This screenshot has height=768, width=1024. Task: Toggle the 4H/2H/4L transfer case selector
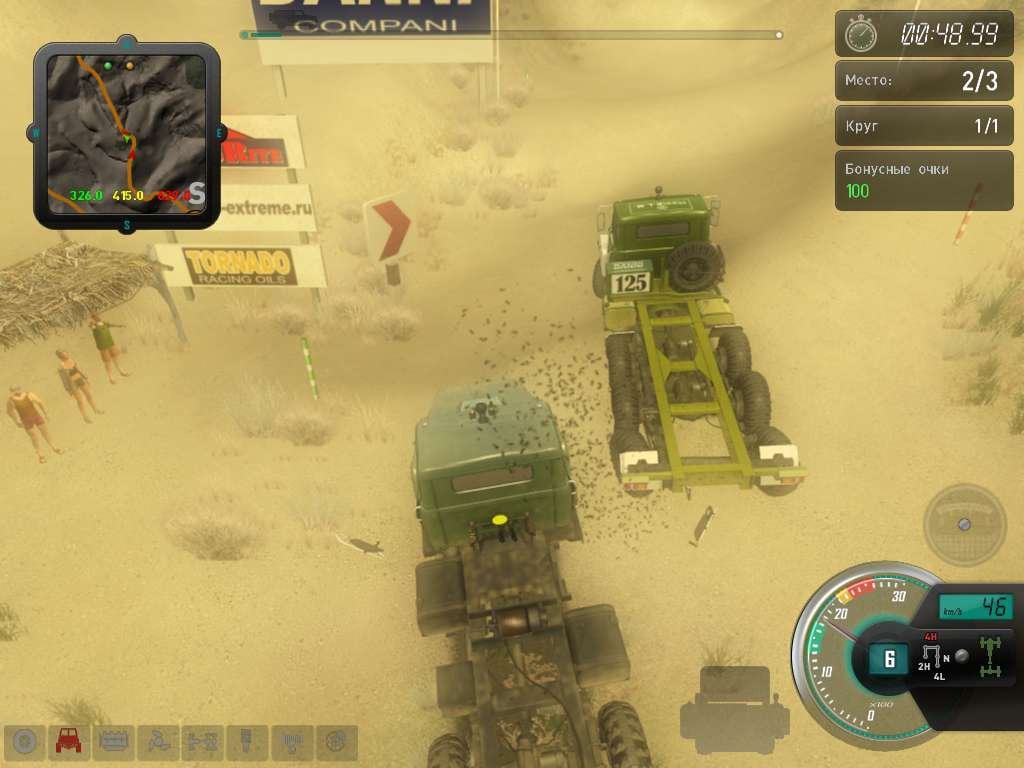934,657
